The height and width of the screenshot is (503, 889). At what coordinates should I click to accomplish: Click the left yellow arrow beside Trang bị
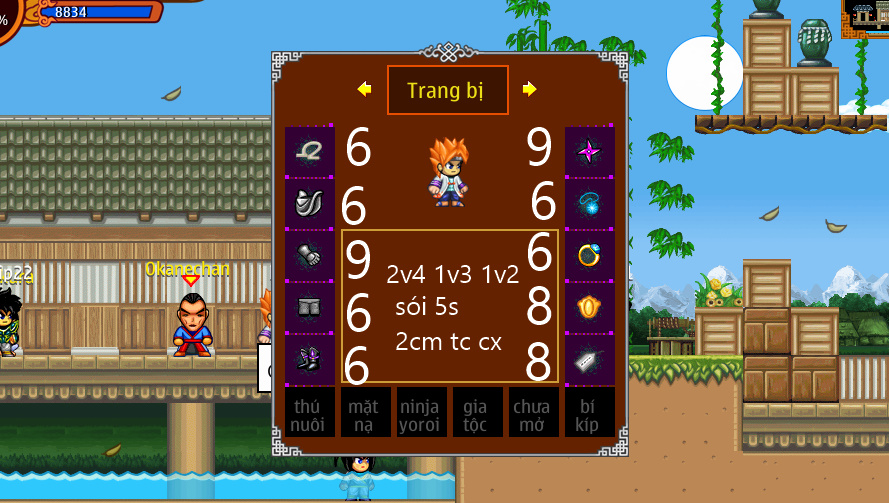point(364,90)
